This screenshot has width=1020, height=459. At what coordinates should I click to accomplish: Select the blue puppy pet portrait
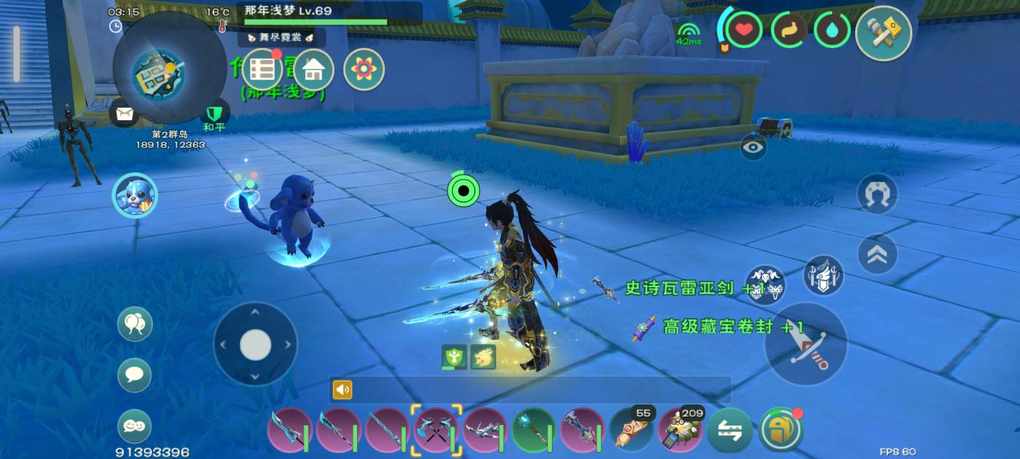click(x=133, y=194)
